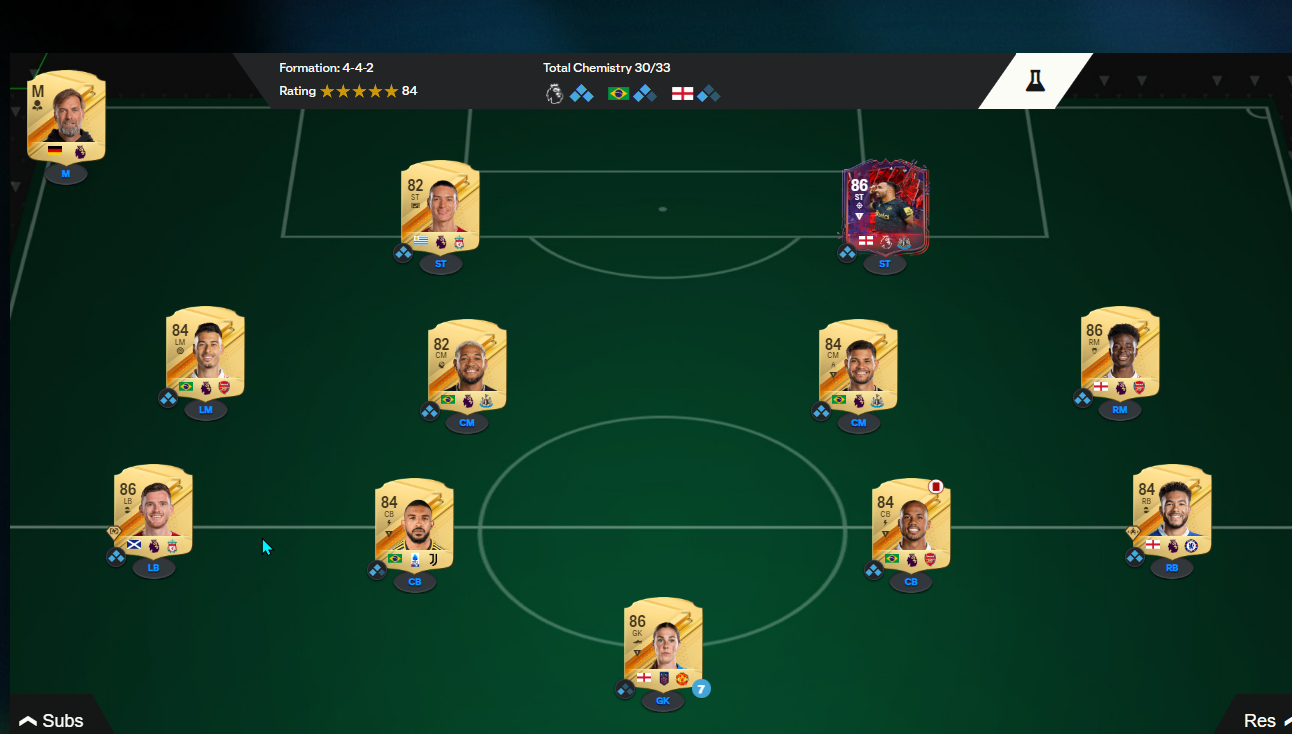Select the 82-rated striker card
1292x734 pixels.
click(440, 205)
